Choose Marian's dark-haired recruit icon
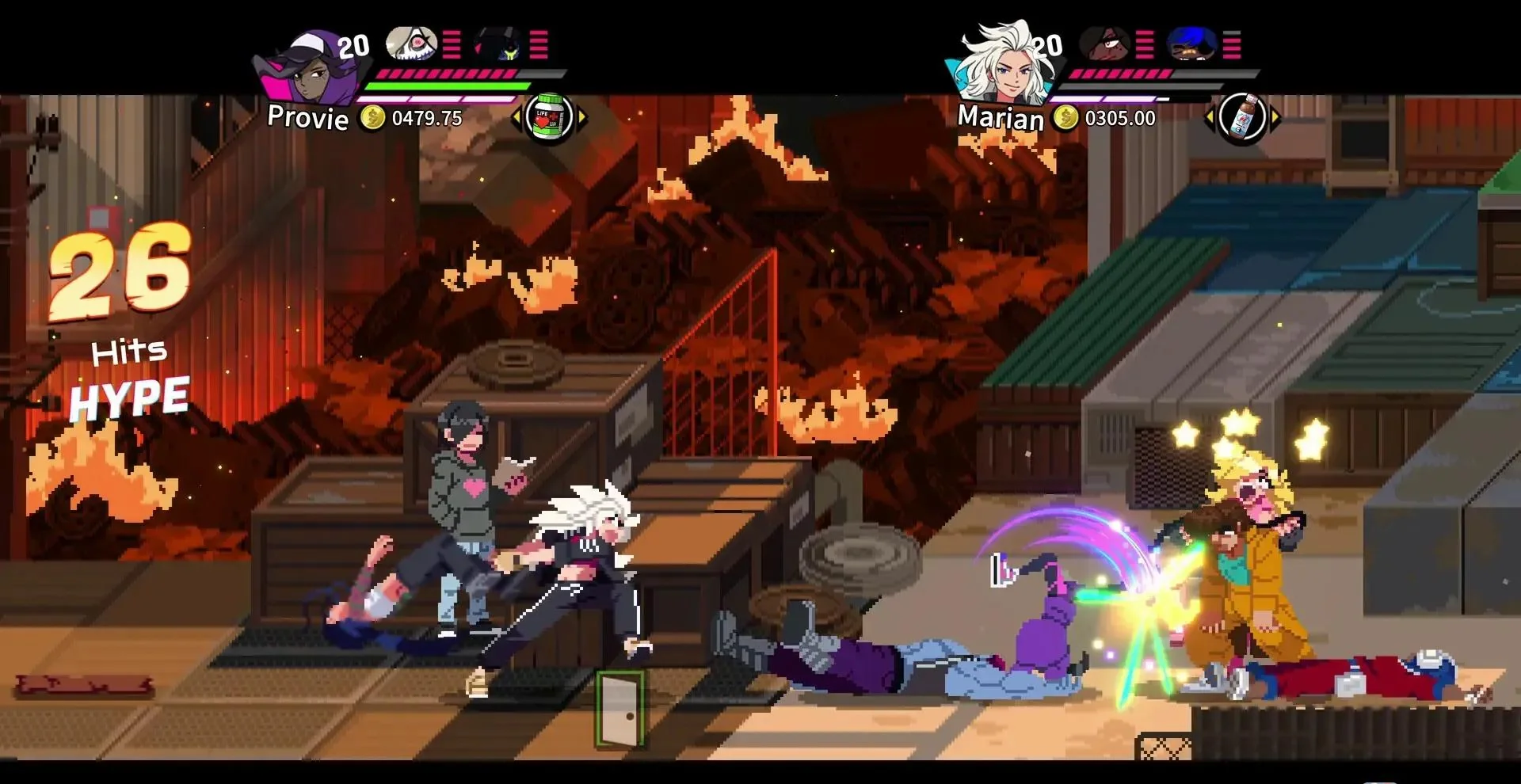This screenshot has height=784, width=1521. (1104, 44)
